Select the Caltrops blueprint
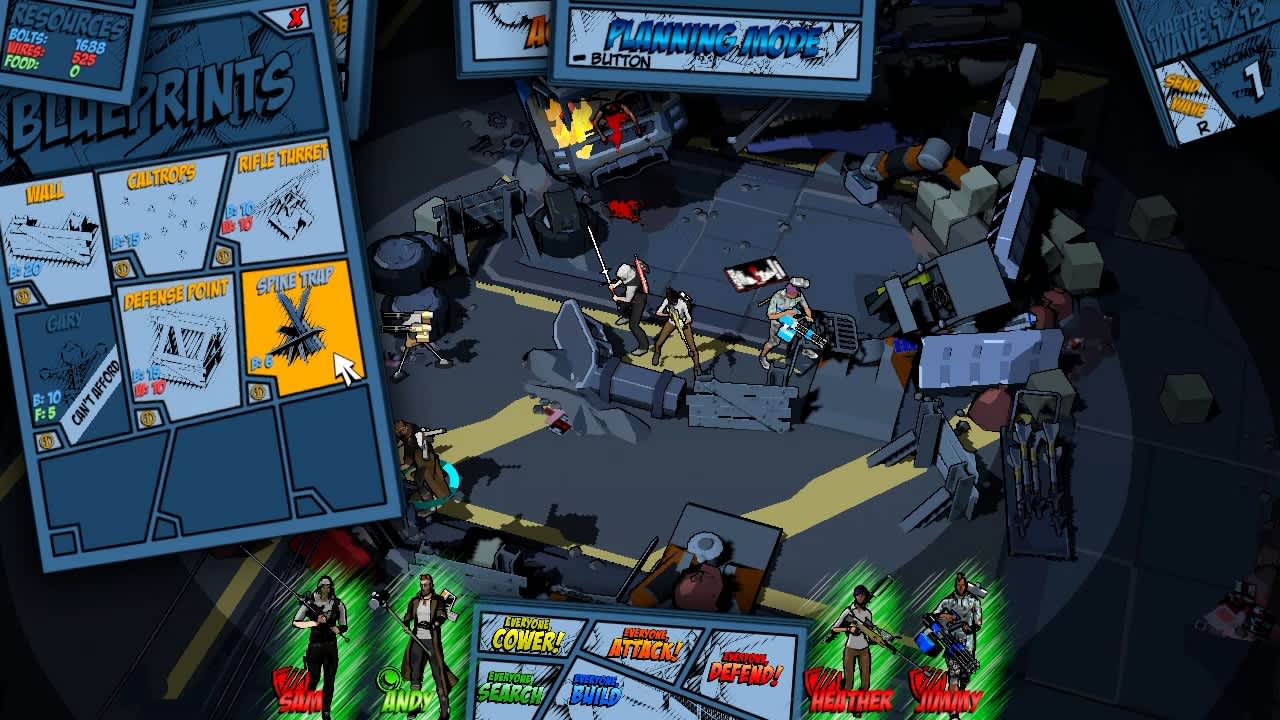 click(160, 215)
